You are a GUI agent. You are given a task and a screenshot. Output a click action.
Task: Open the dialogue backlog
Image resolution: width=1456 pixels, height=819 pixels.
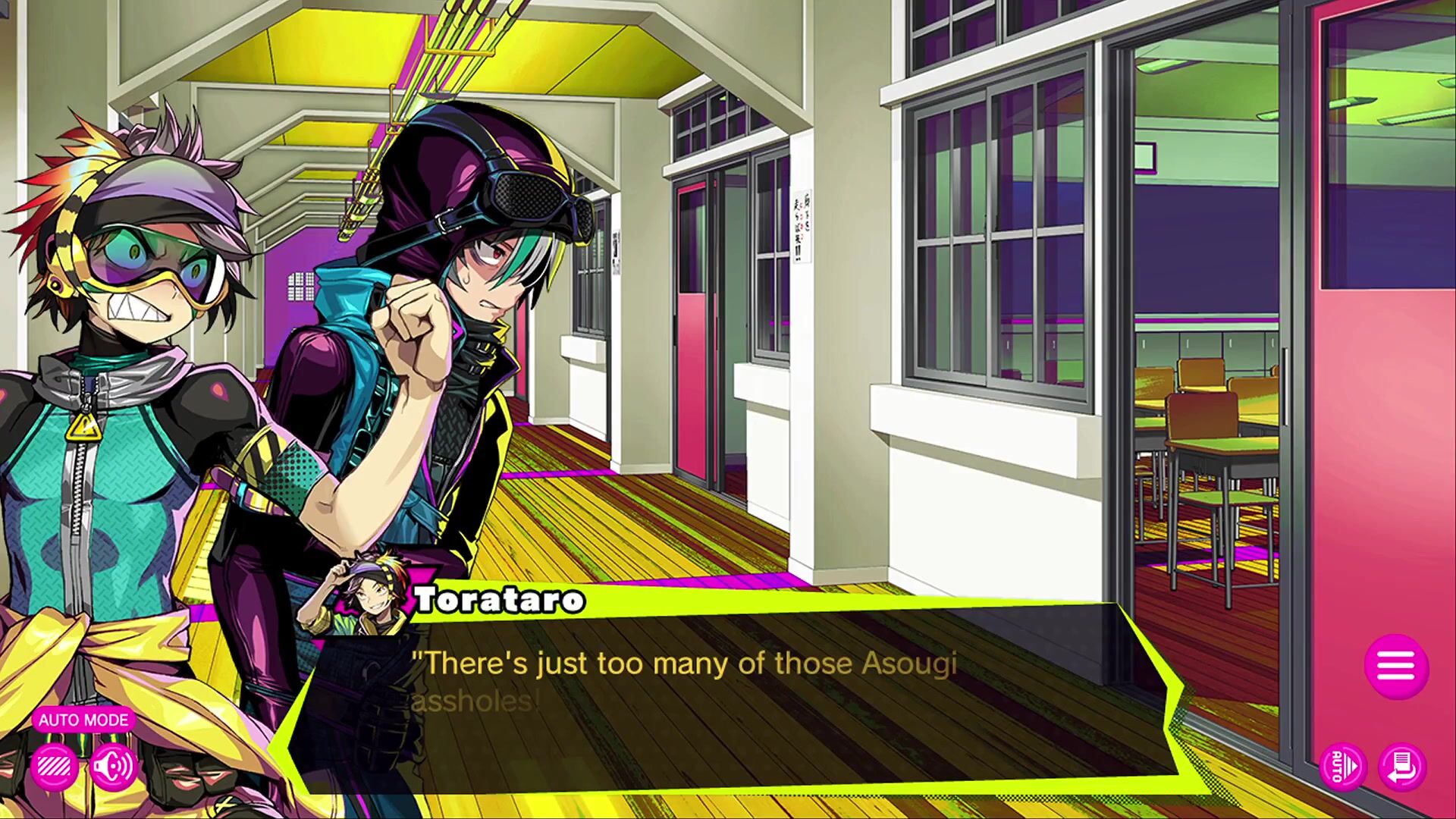tap(1402, 767)
